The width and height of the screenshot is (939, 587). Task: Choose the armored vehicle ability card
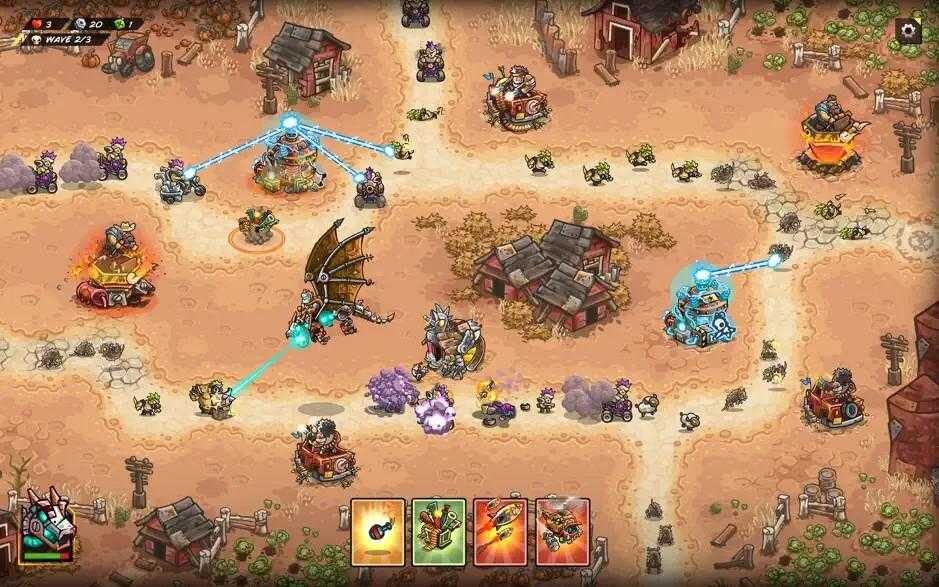click(562, 532)
